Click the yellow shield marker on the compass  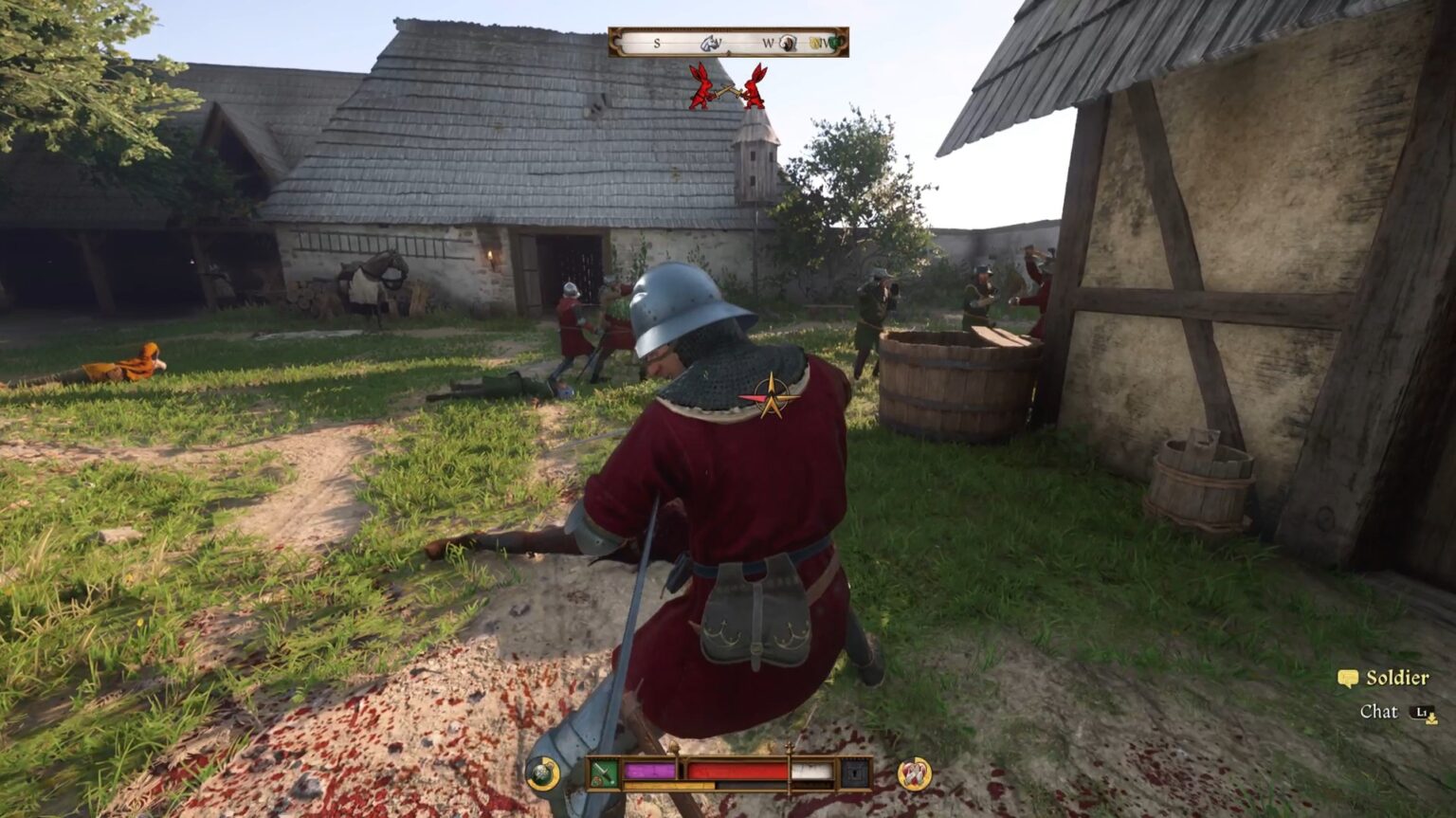(x=815, y=44)
